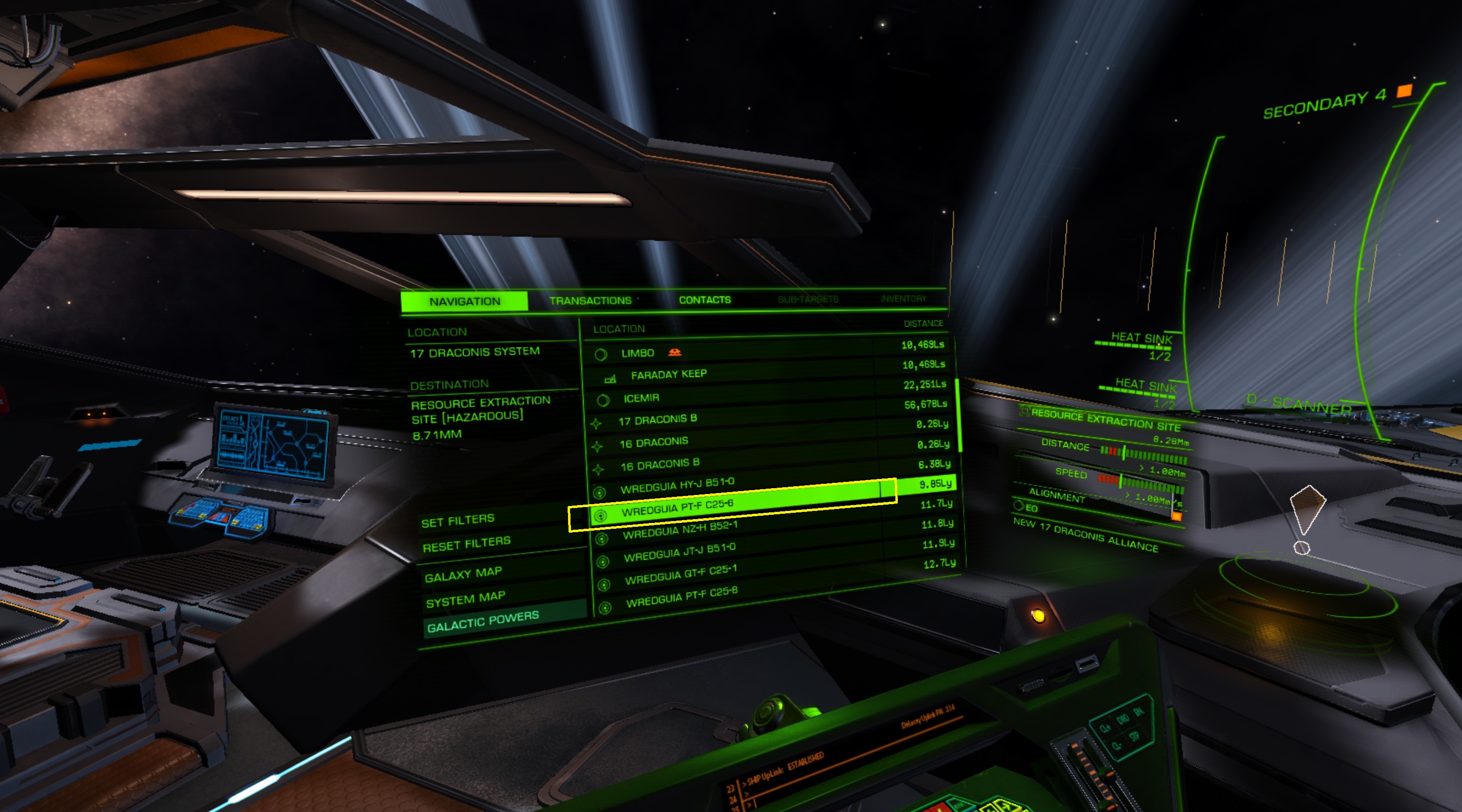Open Set Filters option

457,521
